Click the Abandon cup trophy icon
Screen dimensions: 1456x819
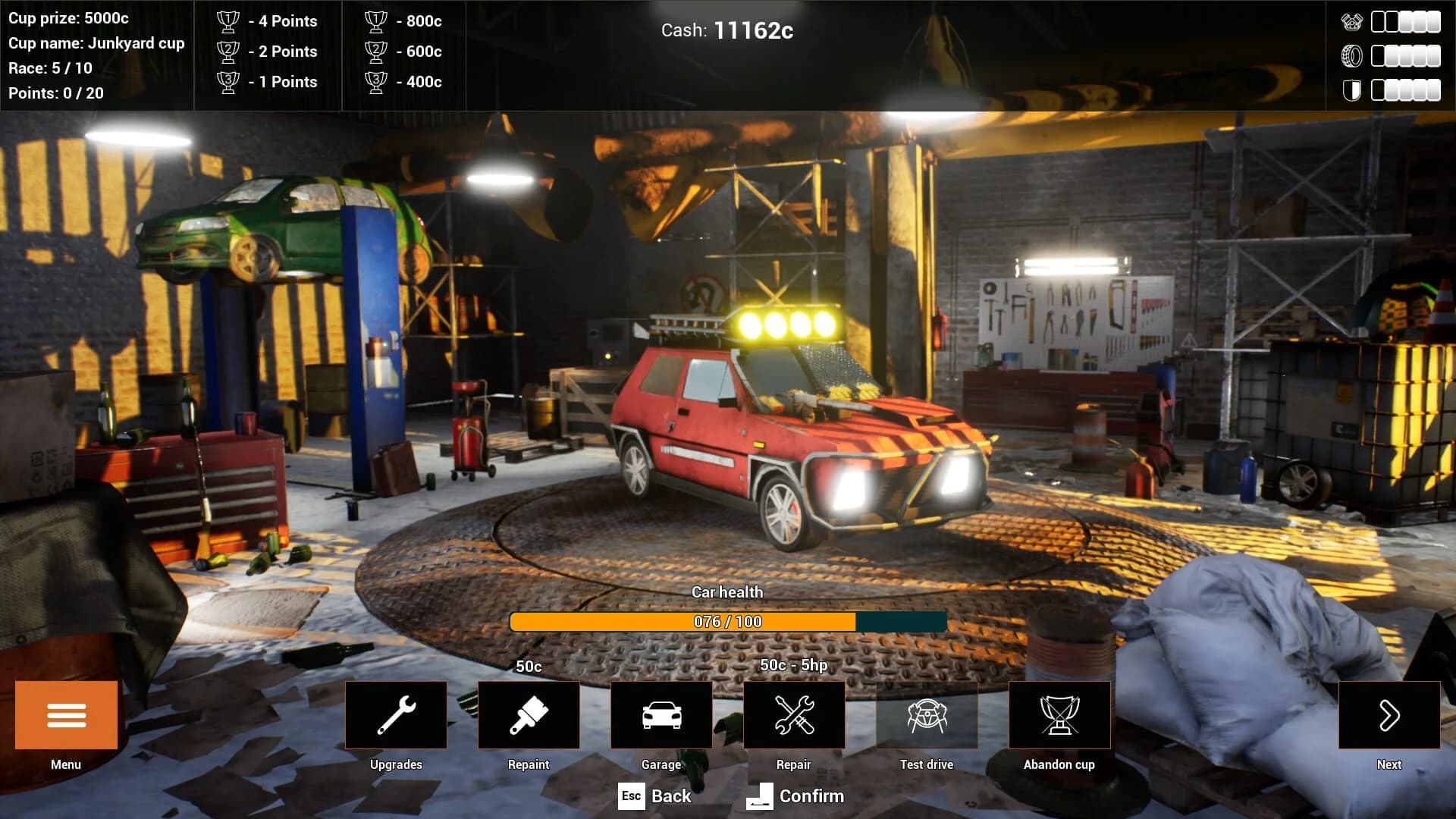click(1059, 714)
